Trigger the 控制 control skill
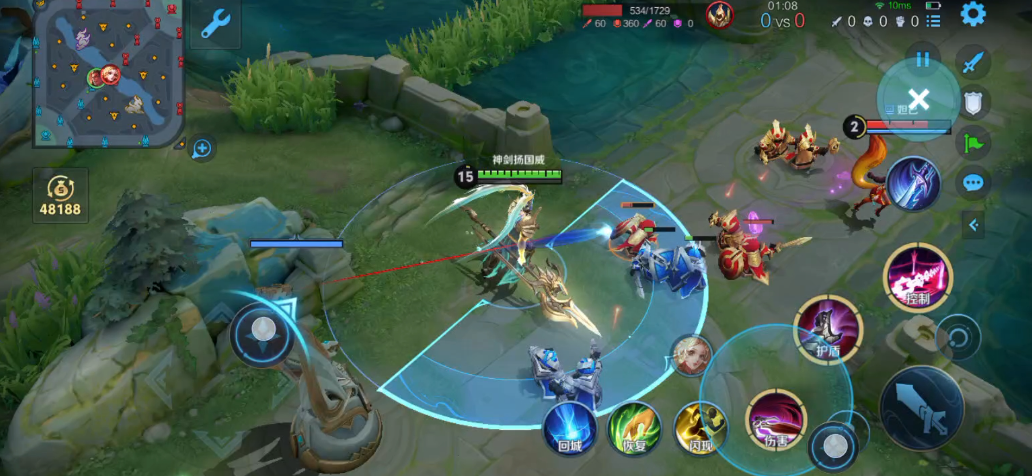 [x=917, y=276]
